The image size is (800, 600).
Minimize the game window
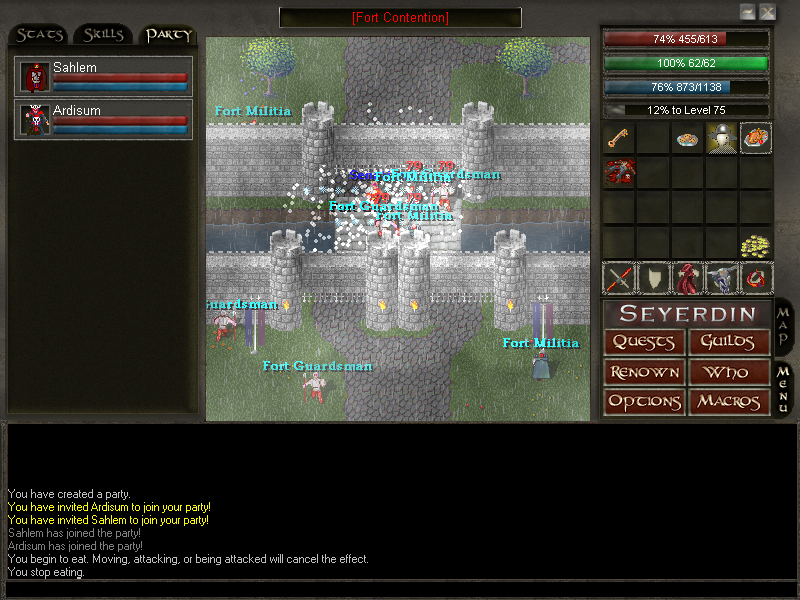747,12
